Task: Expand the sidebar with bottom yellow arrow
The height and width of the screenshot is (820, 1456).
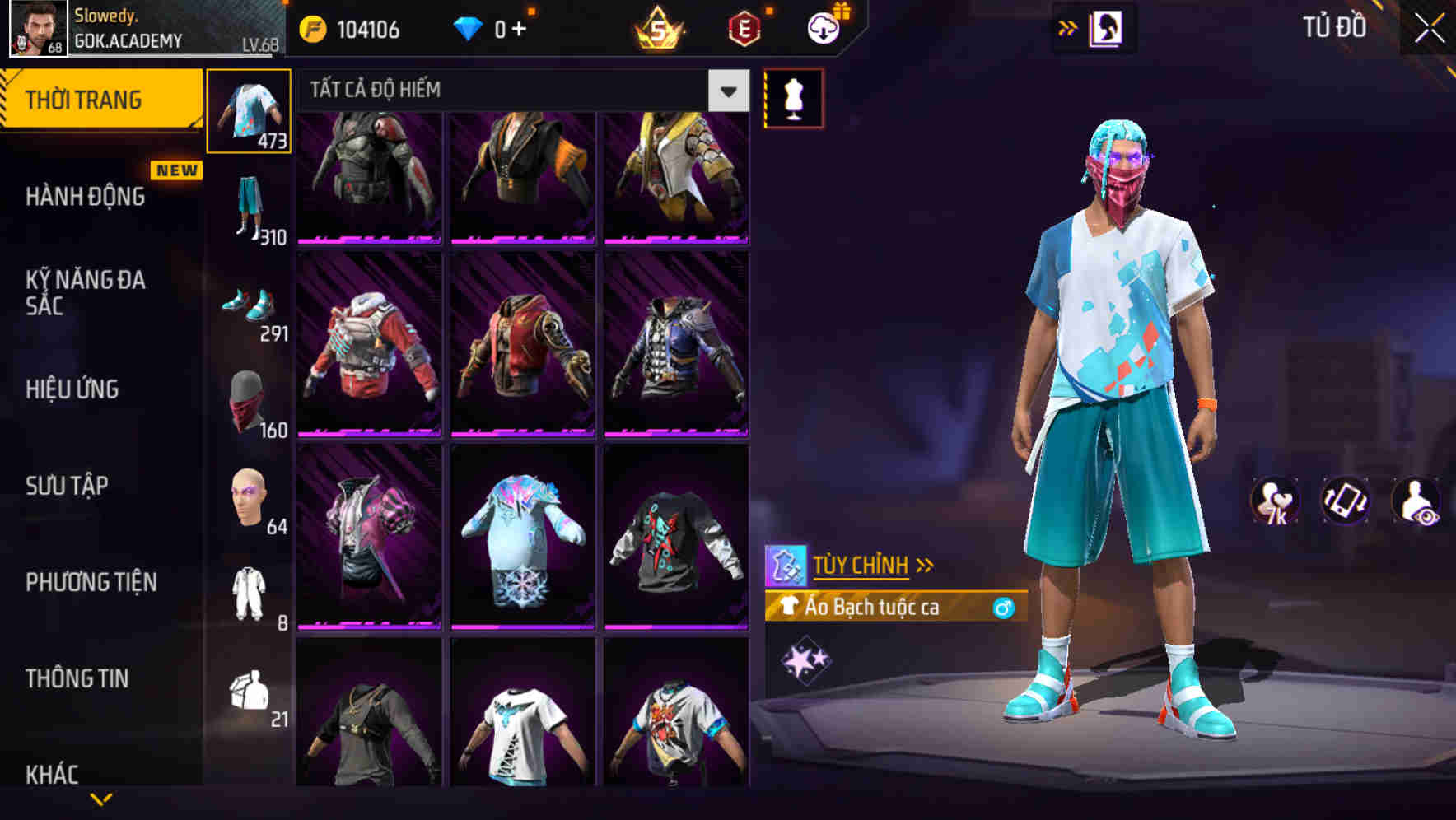Action: (101, 800)
